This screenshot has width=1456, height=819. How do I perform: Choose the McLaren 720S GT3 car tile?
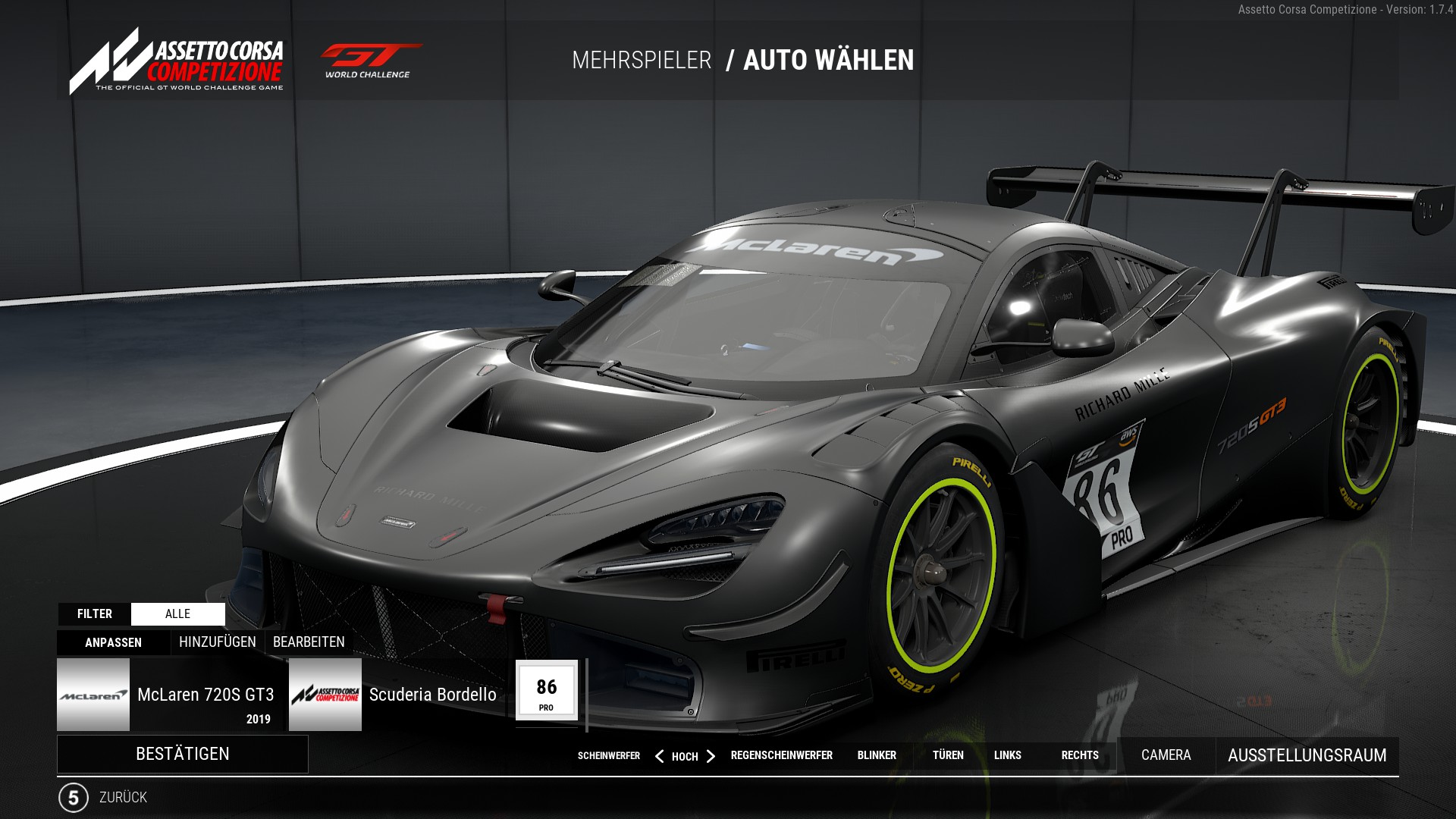pyautogui.click(x=170, y=695)
